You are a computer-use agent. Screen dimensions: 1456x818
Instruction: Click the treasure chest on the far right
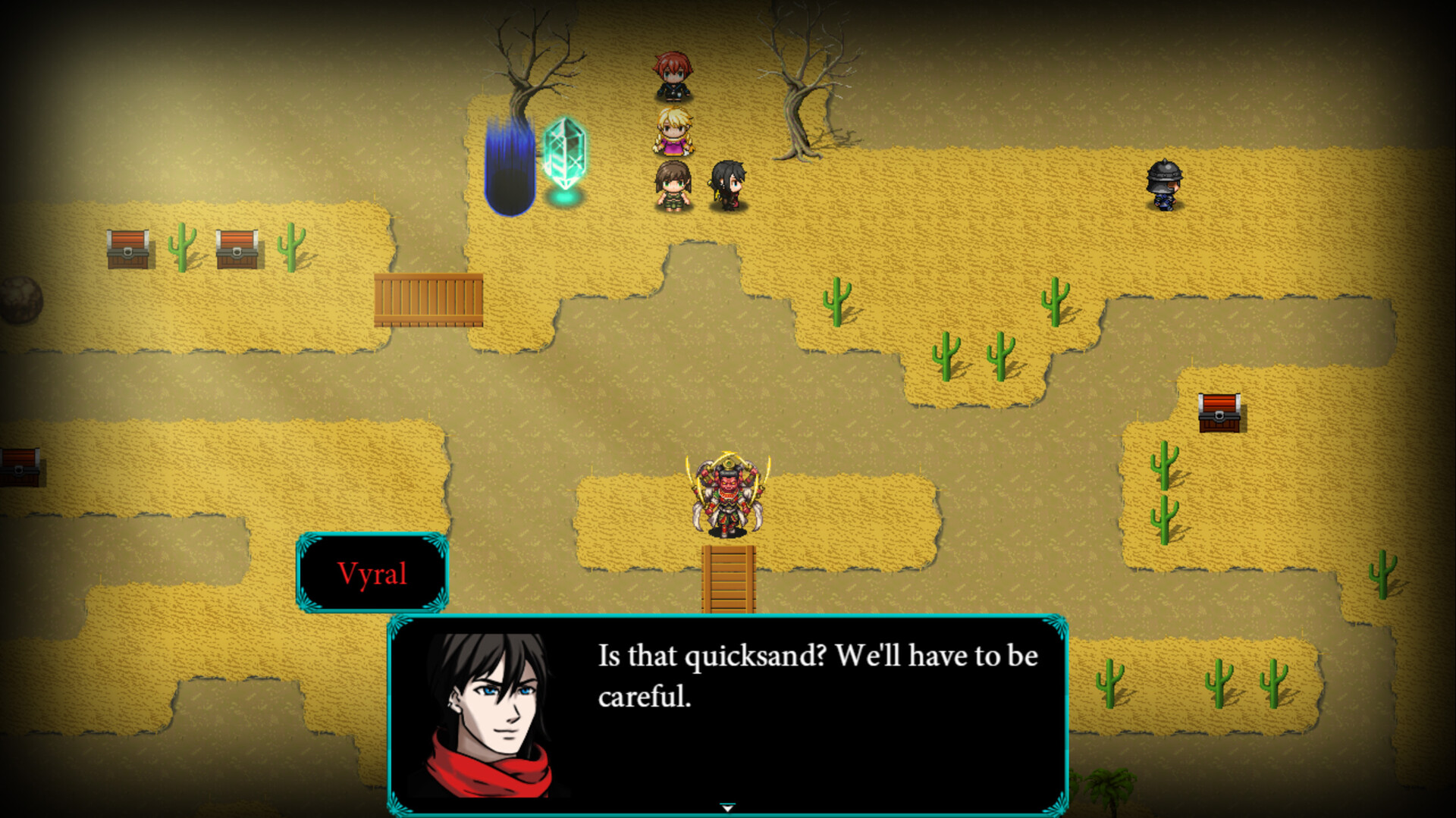1221,413
